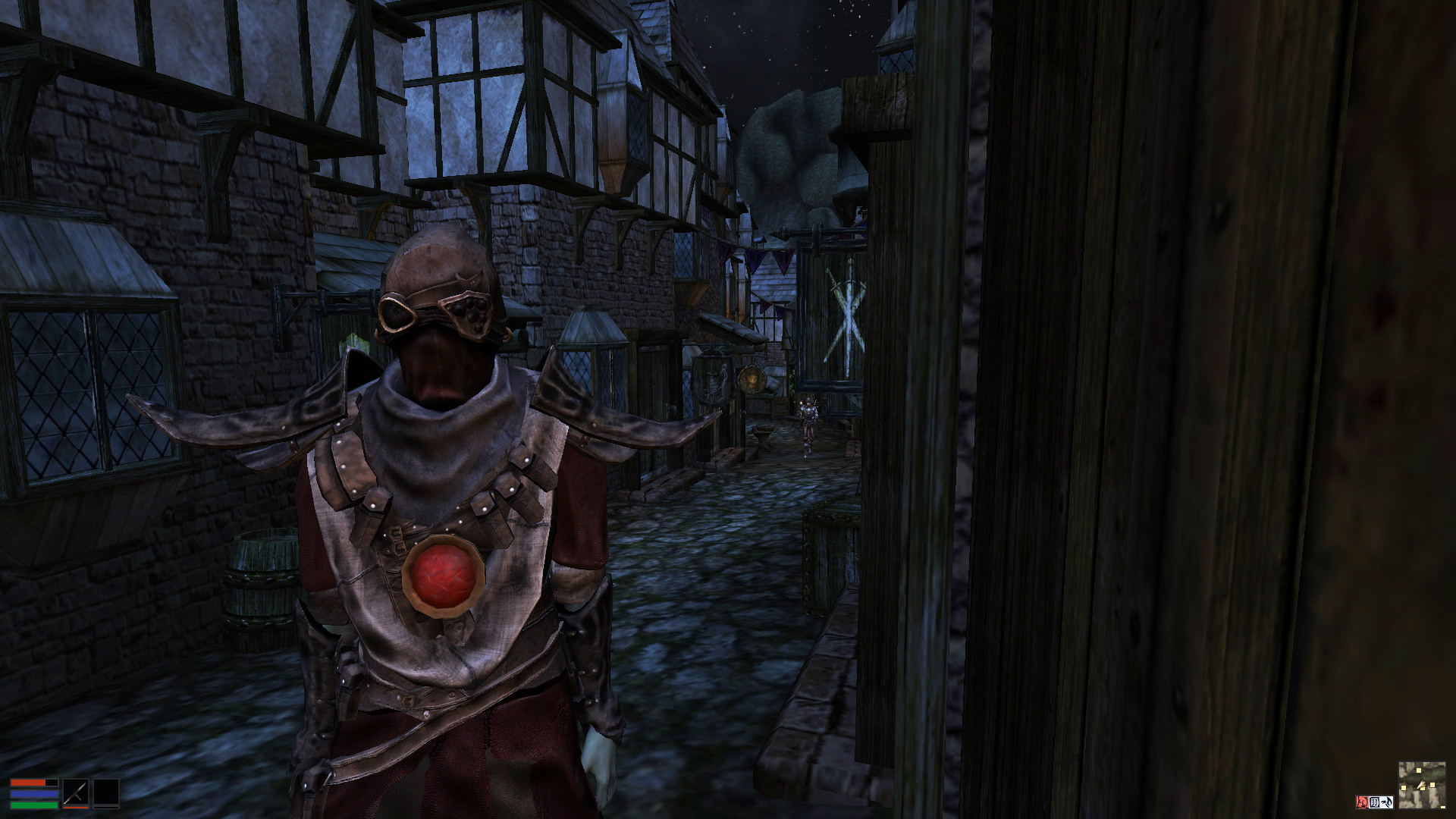Inspect the red active effect icon
This screenshot has height=819, width=1456.
click(1362, 802)
